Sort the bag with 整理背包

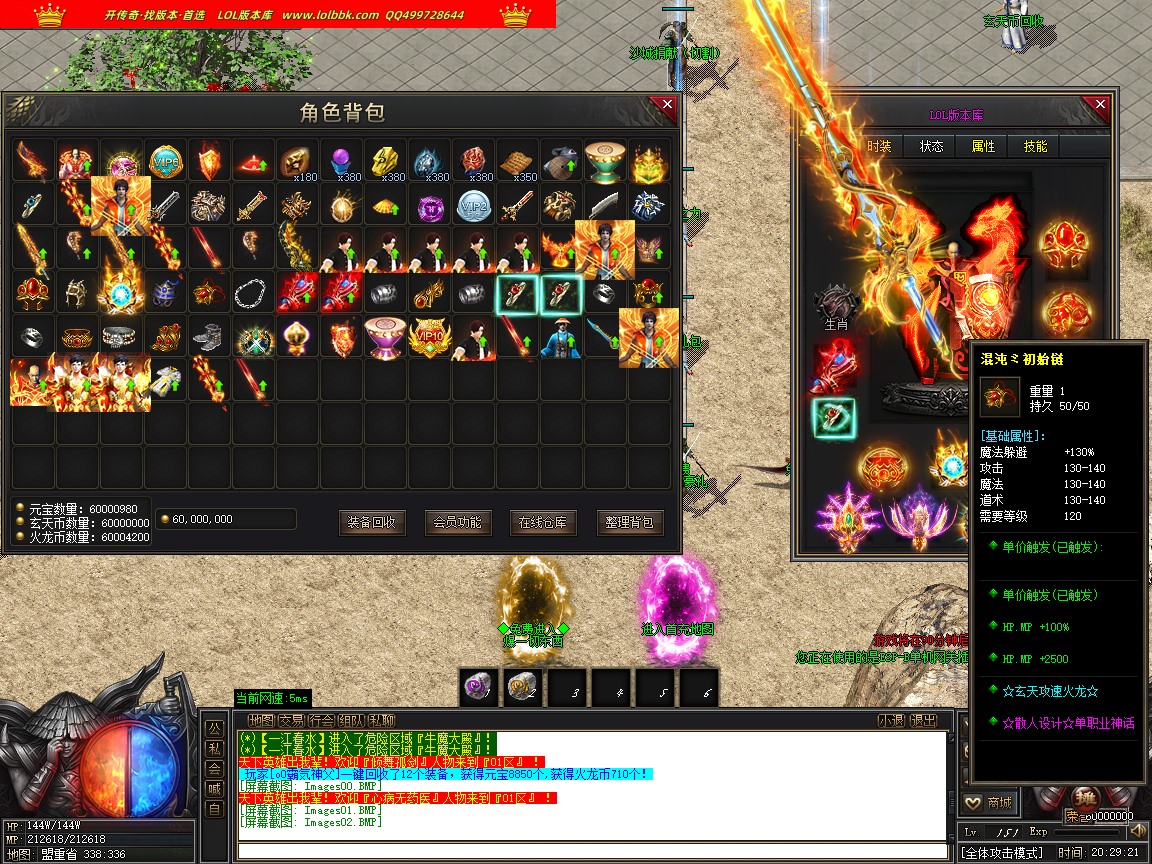click(630, 522)
